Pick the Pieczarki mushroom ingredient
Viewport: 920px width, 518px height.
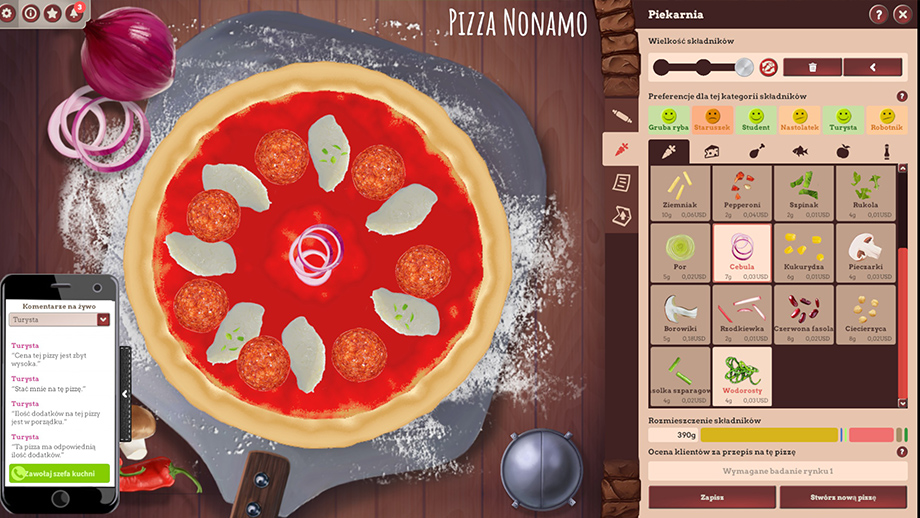point(865,252)
